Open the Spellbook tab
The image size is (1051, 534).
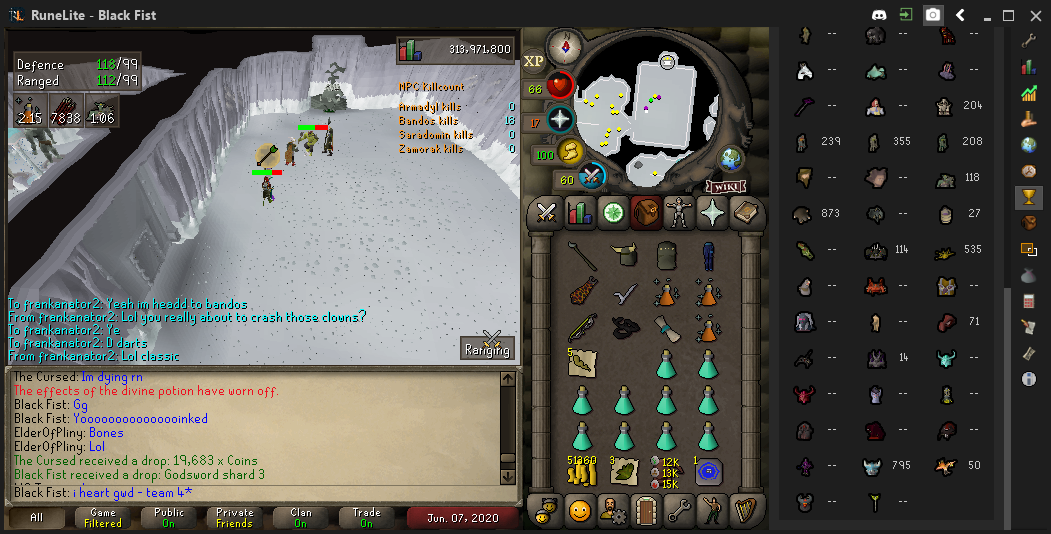(x=748, y=212)
